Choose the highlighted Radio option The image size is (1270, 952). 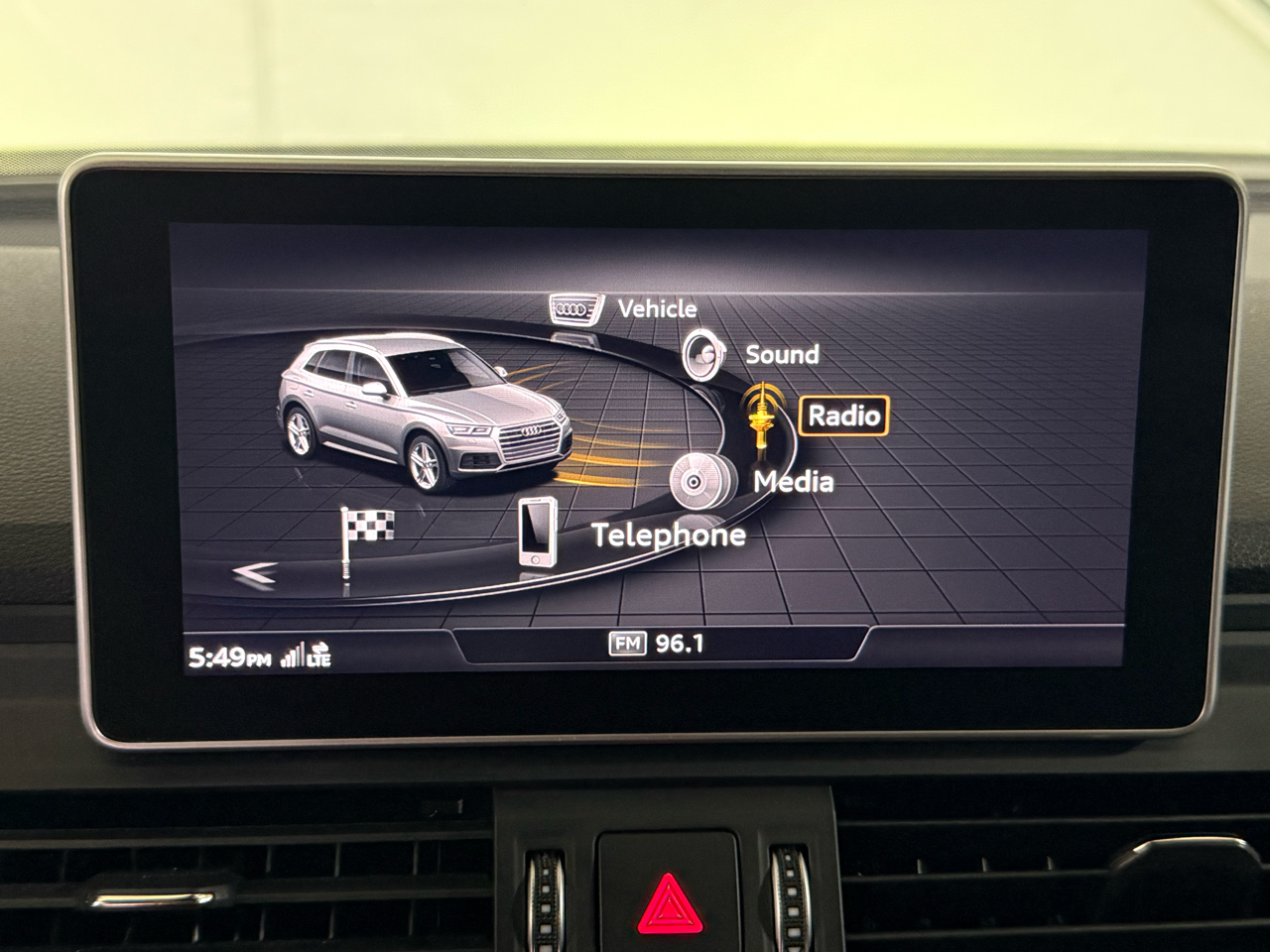pyautogui.click(x=841, y=416)
